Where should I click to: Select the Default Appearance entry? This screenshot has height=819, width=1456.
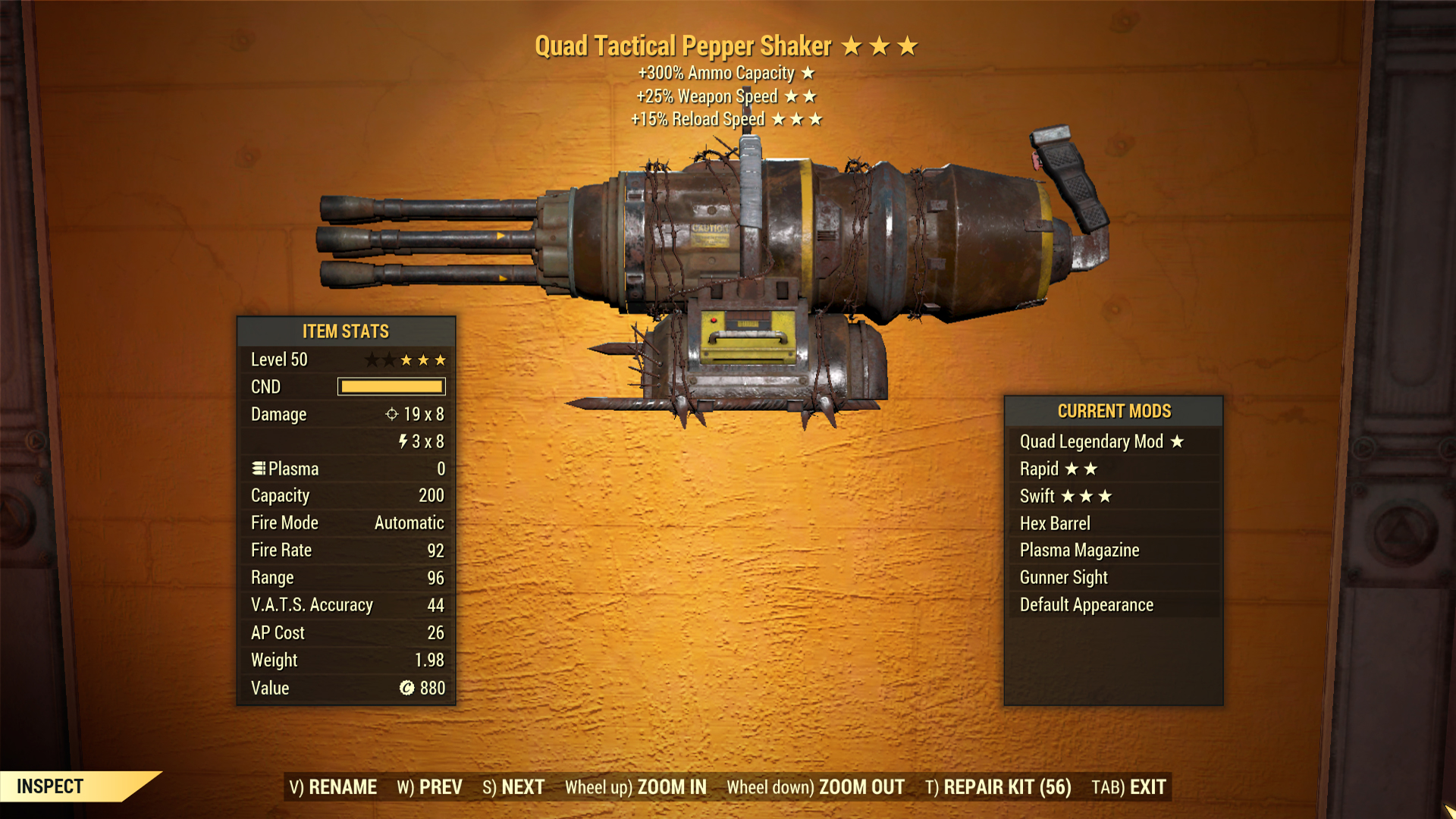tap(1112, 605)
